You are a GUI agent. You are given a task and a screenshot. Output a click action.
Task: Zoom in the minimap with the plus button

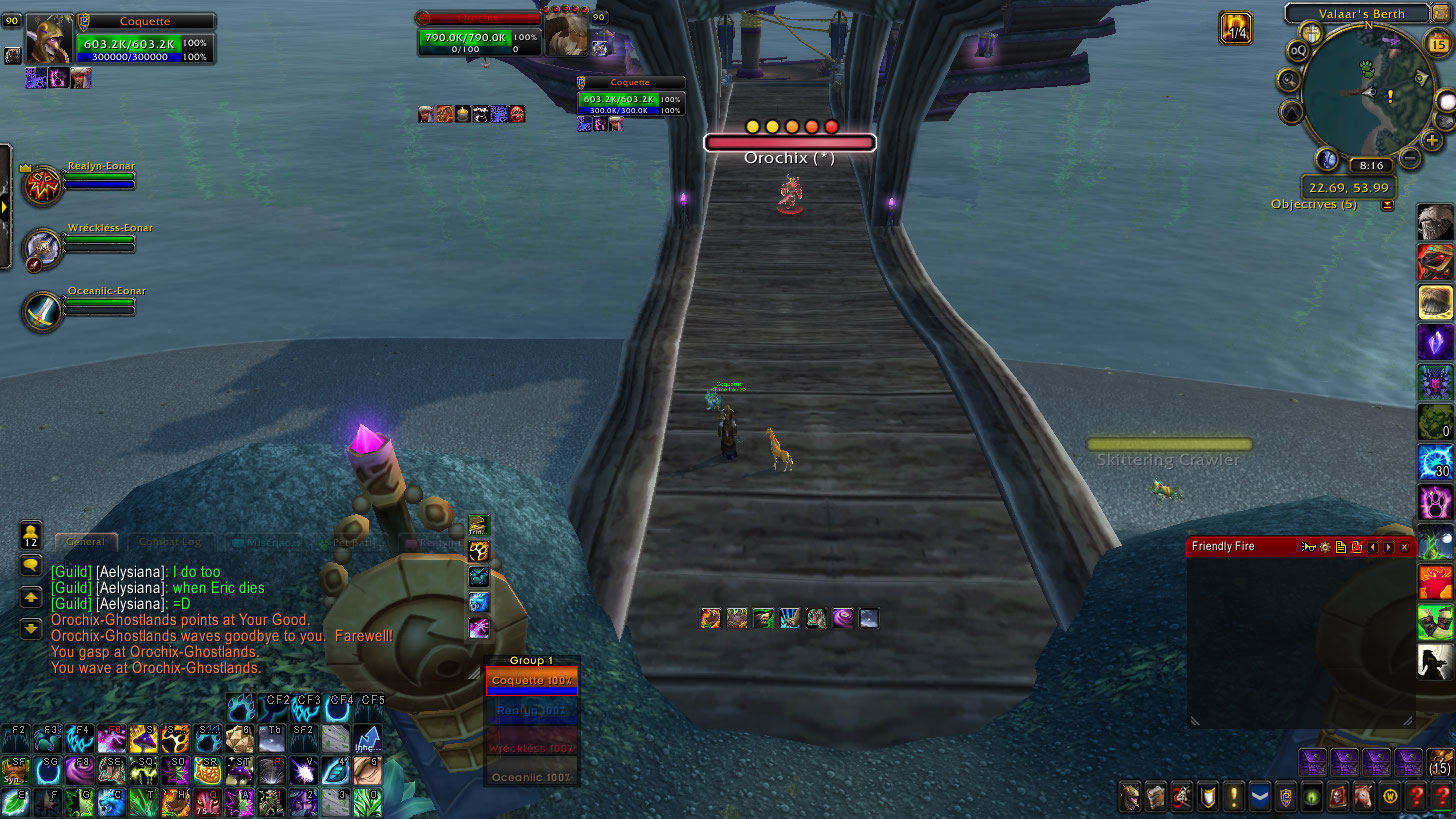(x=1433, y=141)
